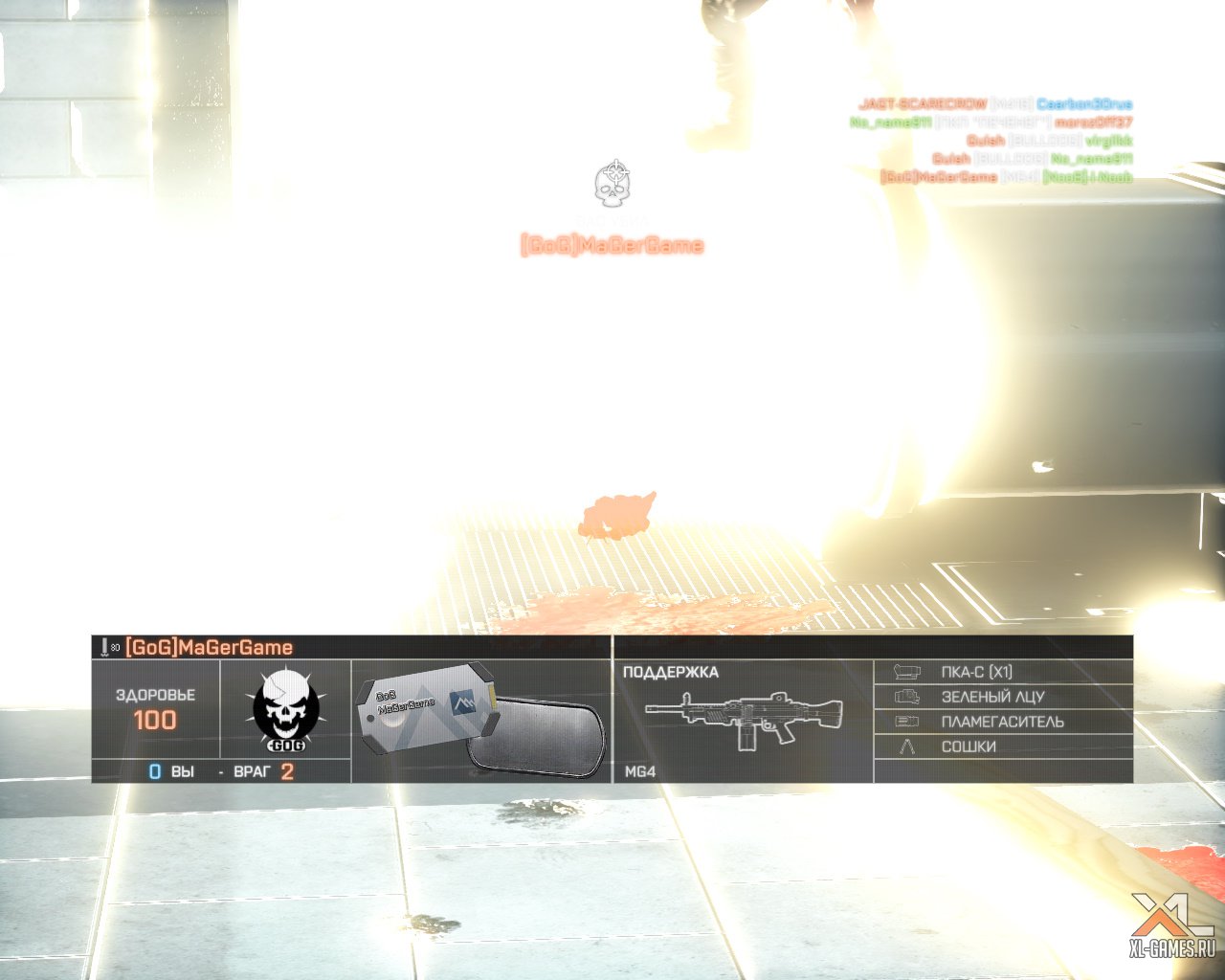Select the ПКА-С (X1) sight attachment row

pyautogui.click(x=1002, y=672)
